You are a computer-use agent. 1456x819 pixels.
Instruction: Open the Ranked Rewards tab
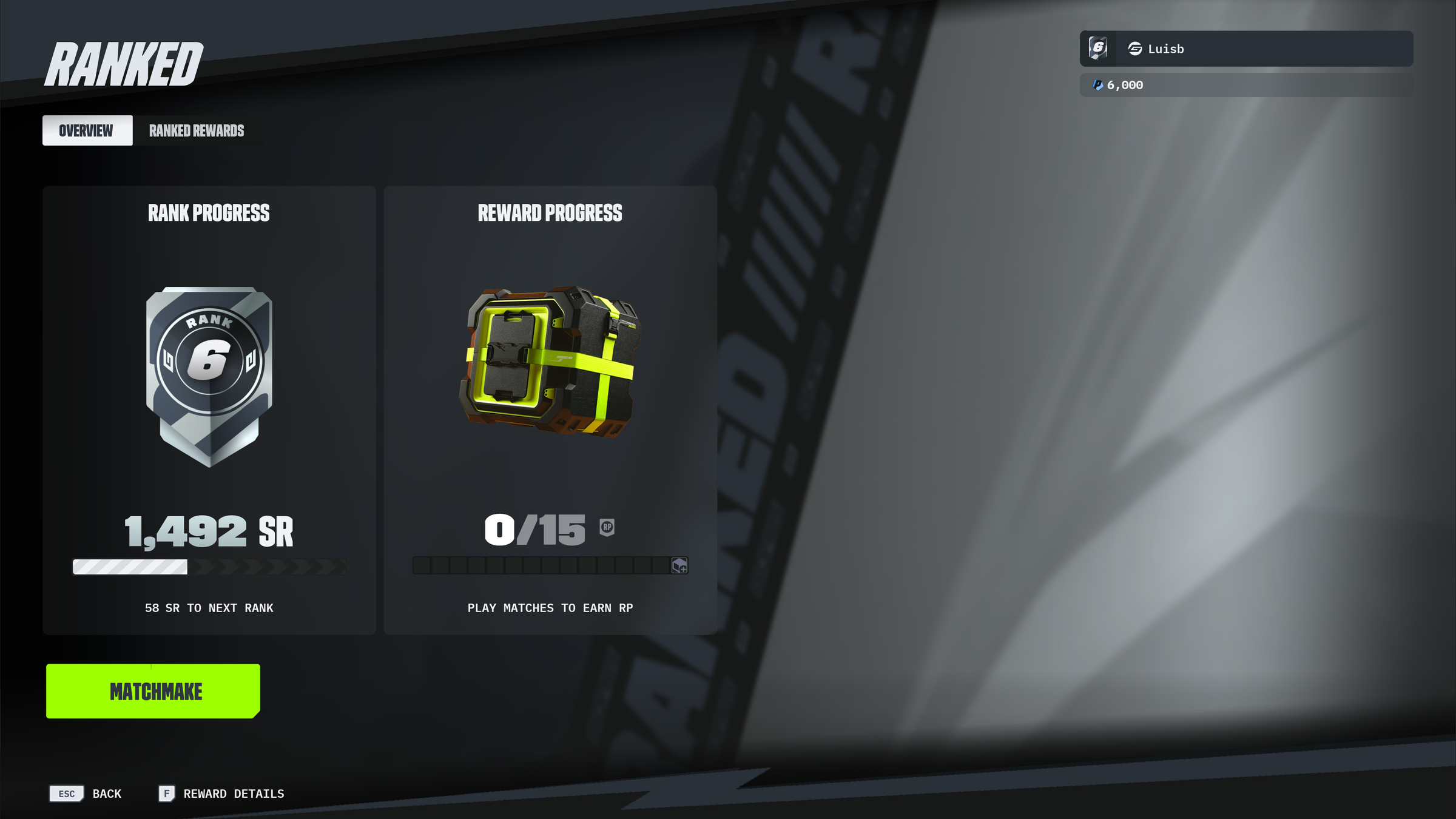pyautogui.click(x=197, y=130)
